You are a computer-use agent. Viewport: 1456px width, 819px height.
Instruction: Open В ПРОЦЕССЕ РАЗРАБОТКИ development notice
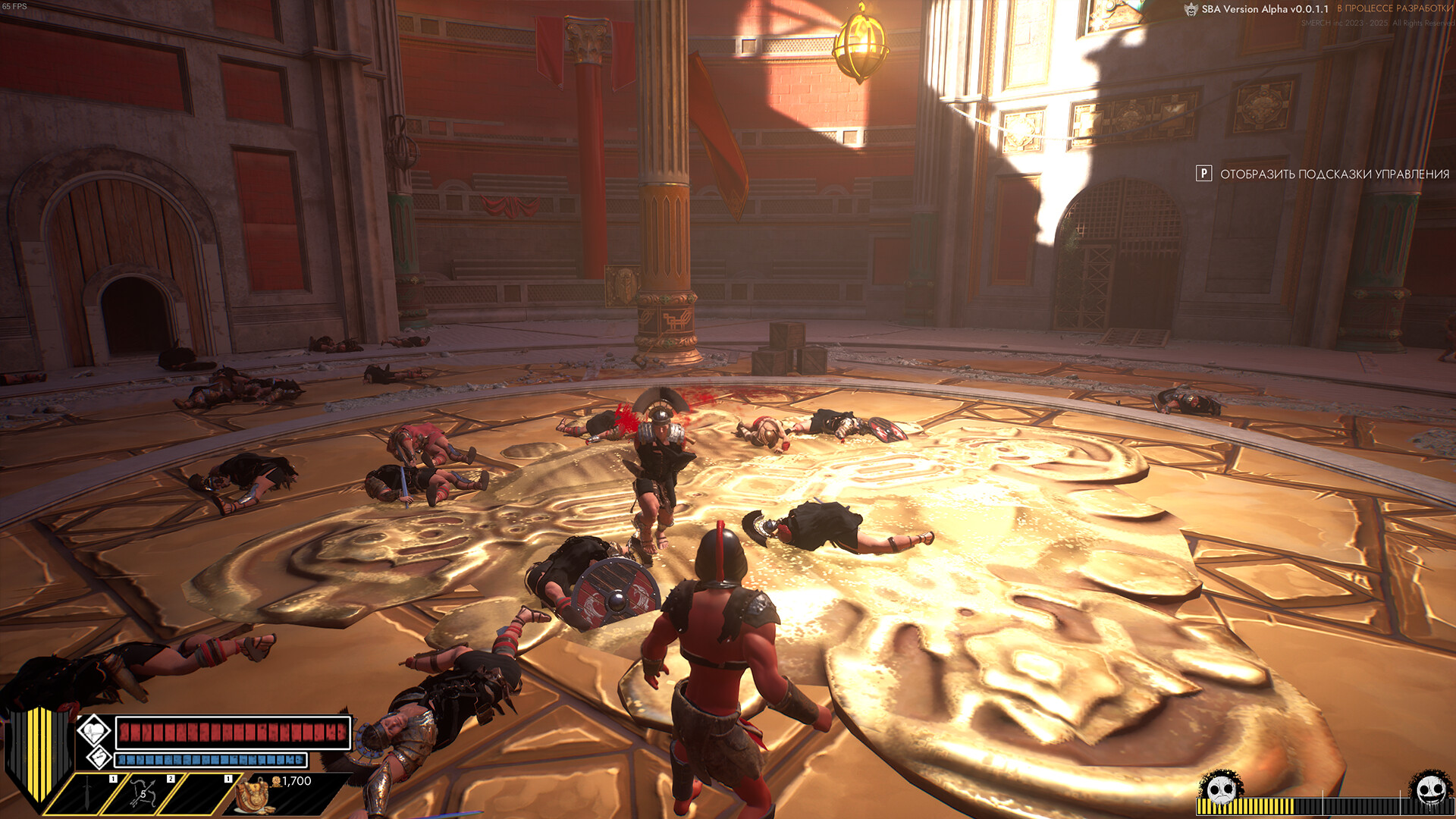pos(1395,9)
